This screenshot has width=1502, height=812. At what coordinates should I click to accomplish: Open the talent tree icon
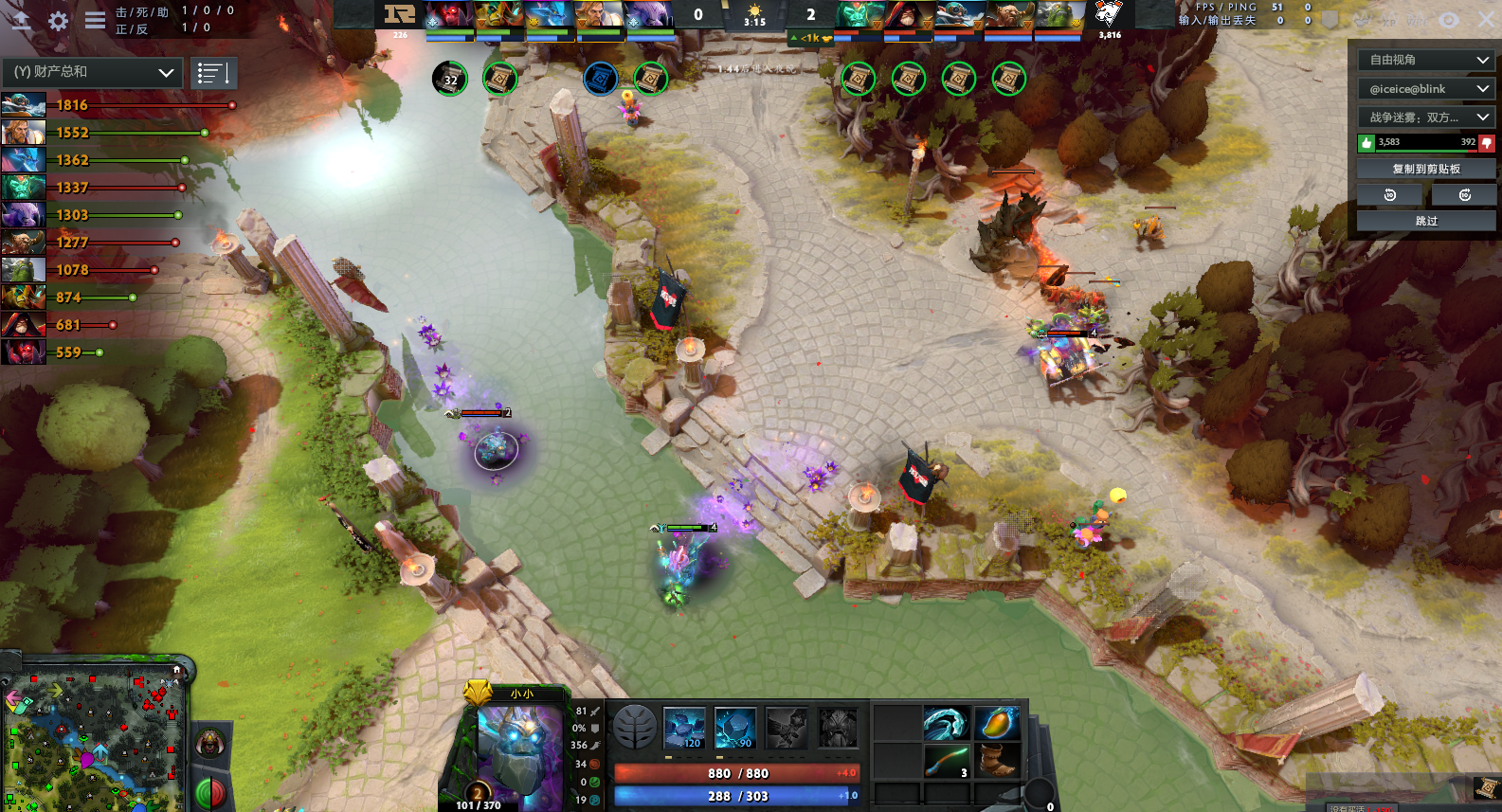635,728
